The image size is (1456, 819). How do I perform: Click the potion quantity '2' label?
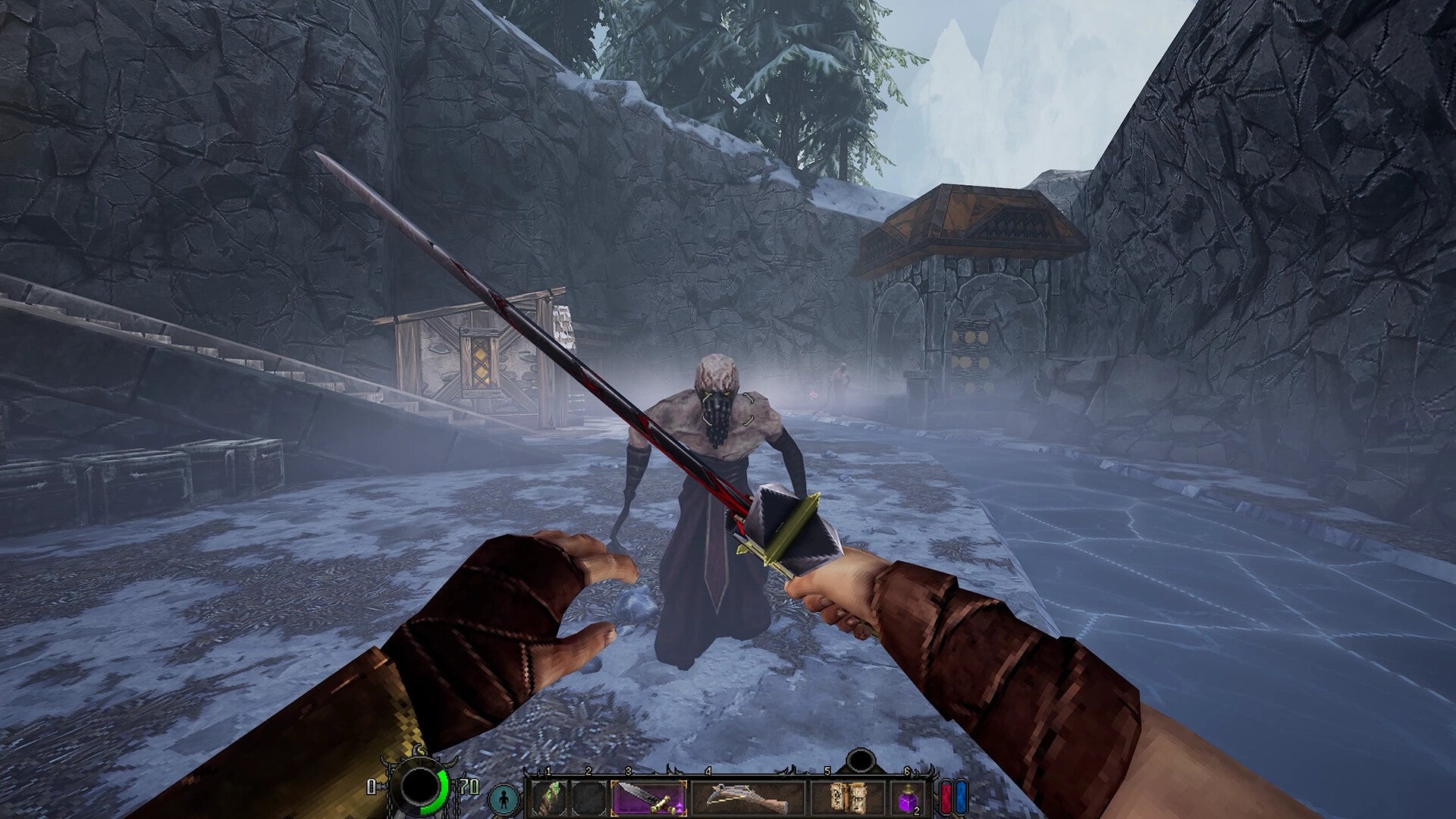click(x=916, y=810)
